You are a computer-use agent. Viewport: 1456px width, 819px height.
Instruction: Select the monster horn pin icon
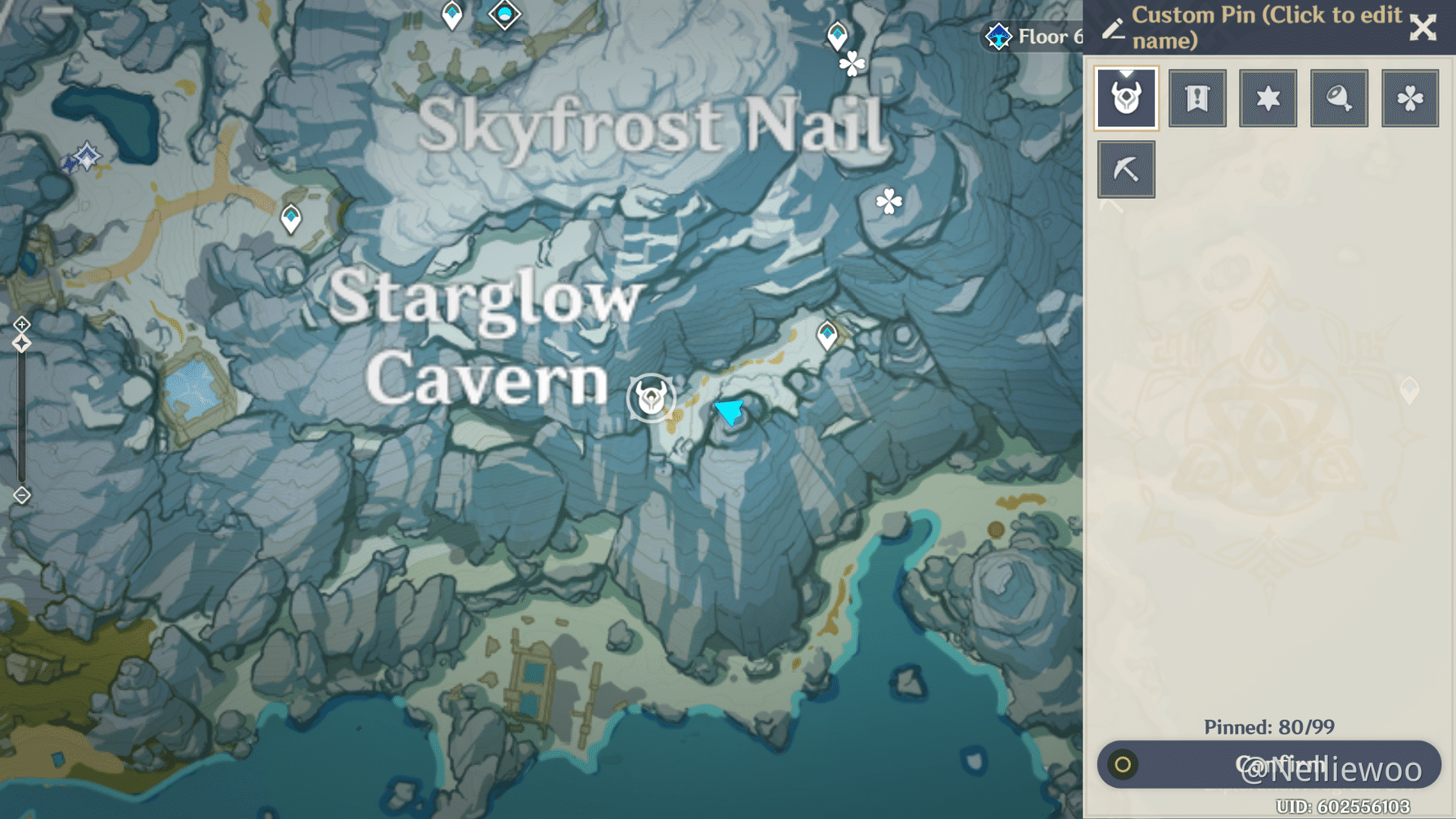(x=1127, y=97)
